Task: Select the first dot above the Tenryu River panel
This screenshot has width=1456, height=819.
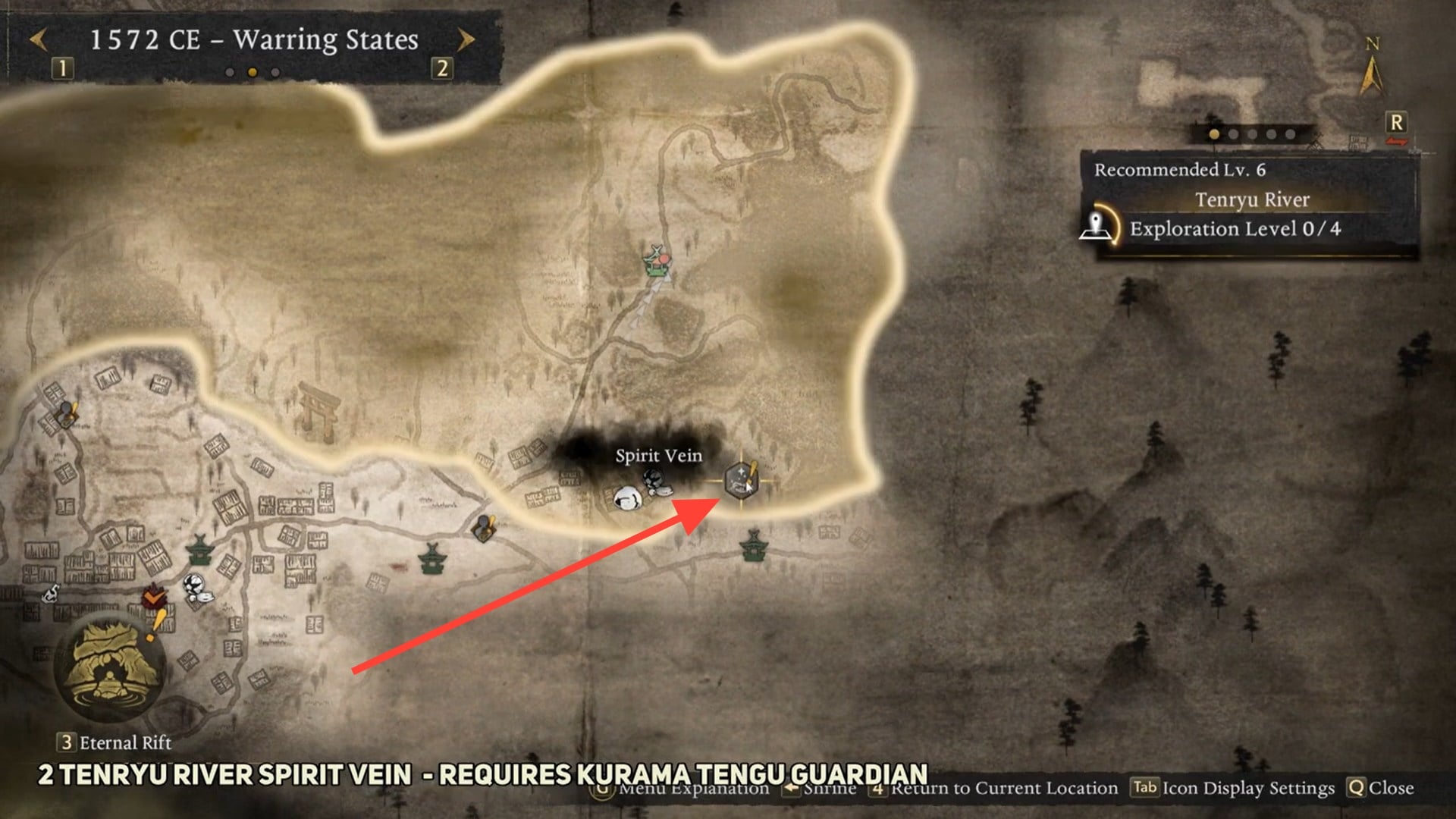Action: pyautogui.click(x=1213, y=134)
